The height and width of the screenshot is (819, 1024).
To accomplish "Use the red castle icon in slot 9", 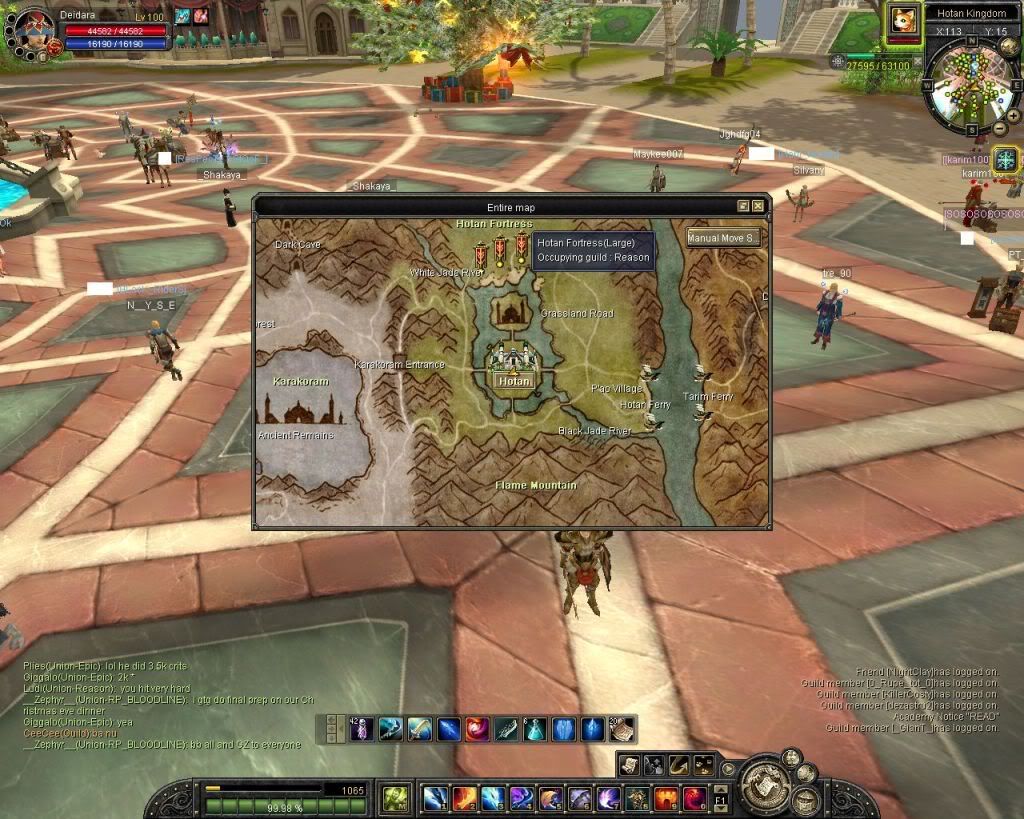I will click(x=666, y=798).
